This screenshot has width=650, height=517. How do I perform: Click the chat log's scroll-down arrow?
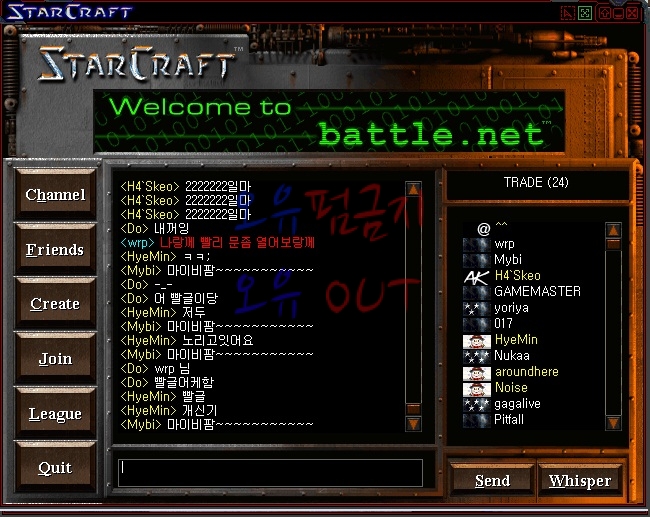(x=413, y=425)
